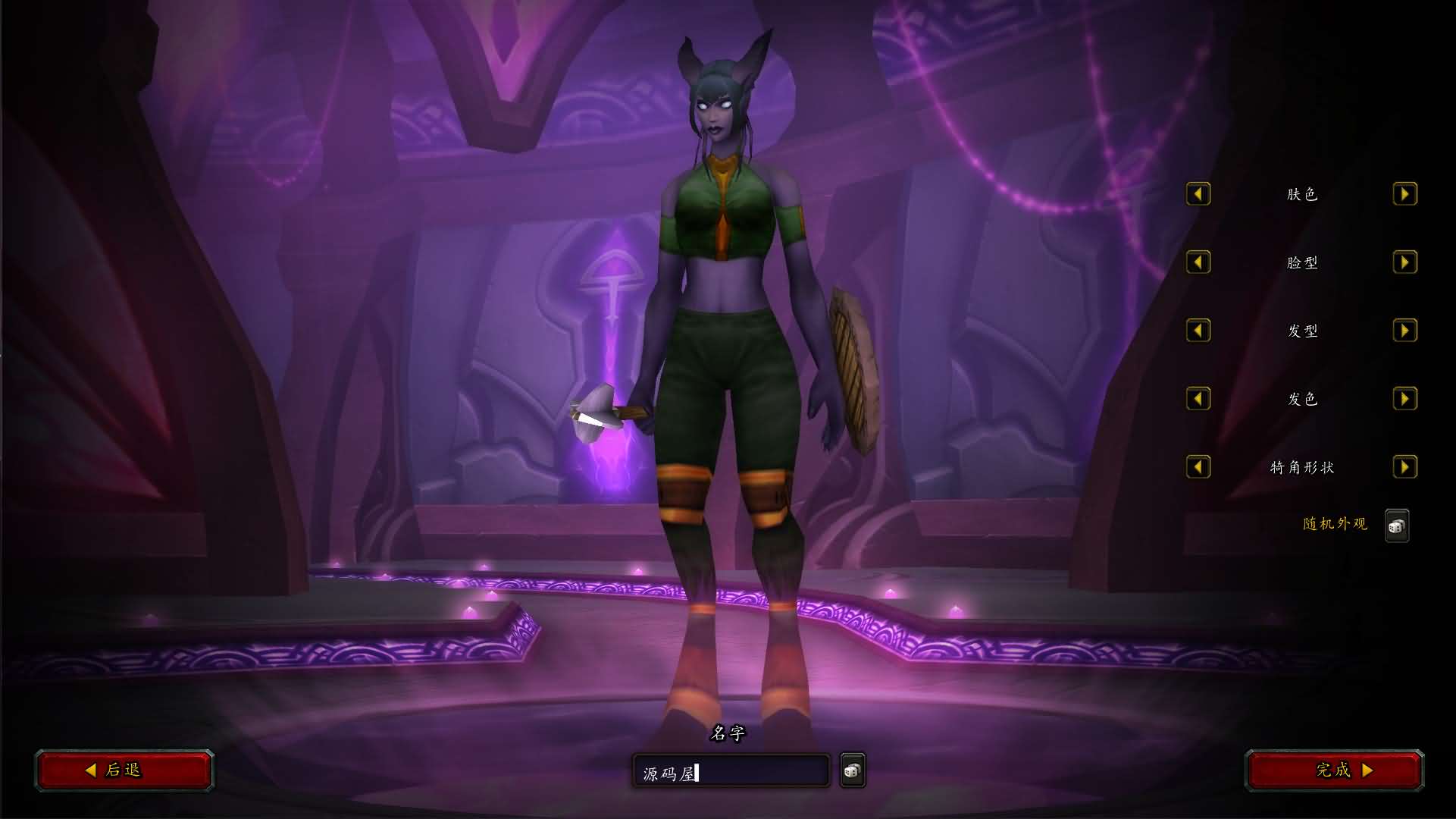Switch to next 发型 hairstyle
The height and width of the screenshot is (819, 1456).
click(x=1404, y=331)
